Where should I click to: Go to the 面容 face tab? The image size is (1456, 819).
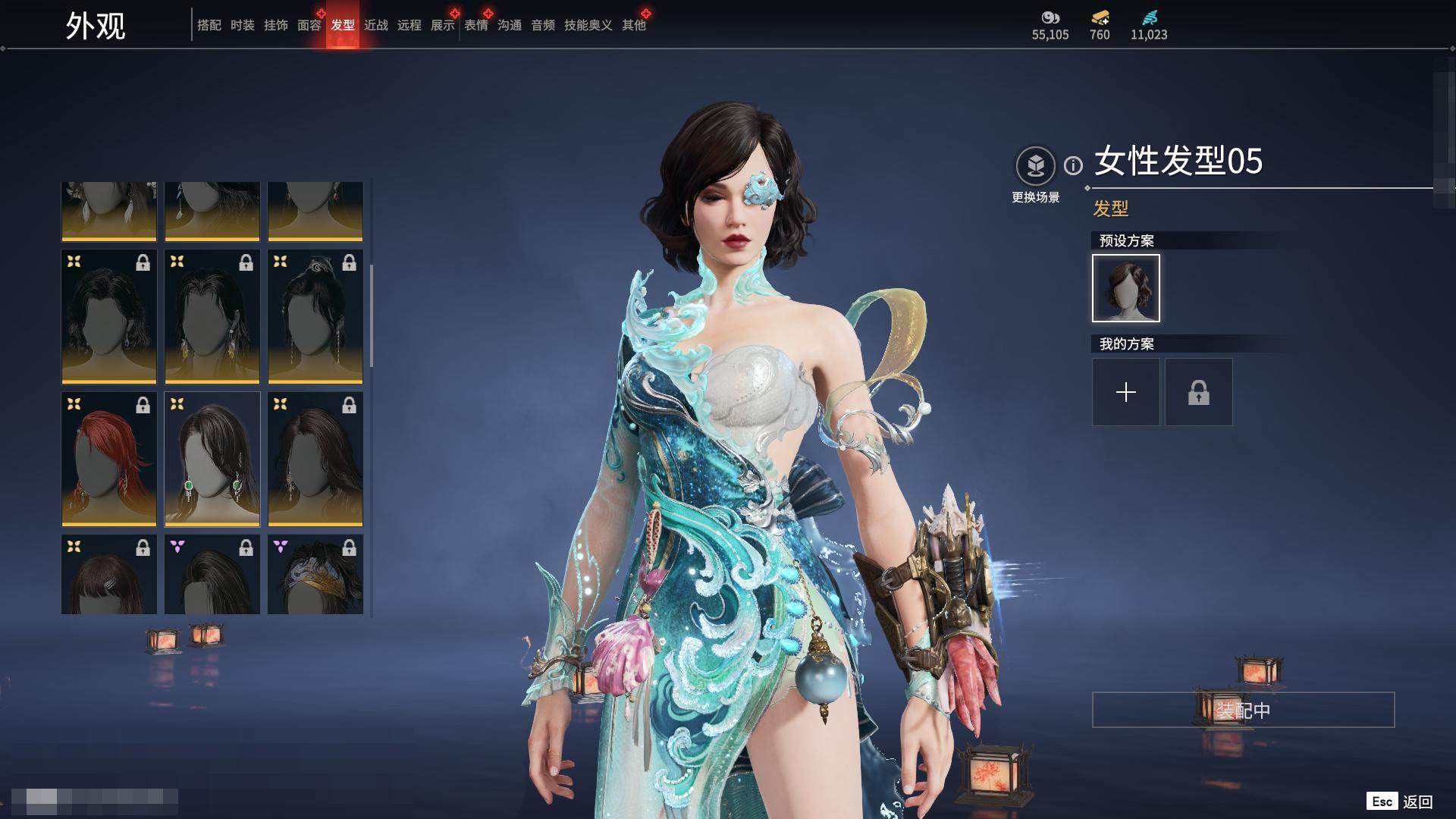click(309, 25)
